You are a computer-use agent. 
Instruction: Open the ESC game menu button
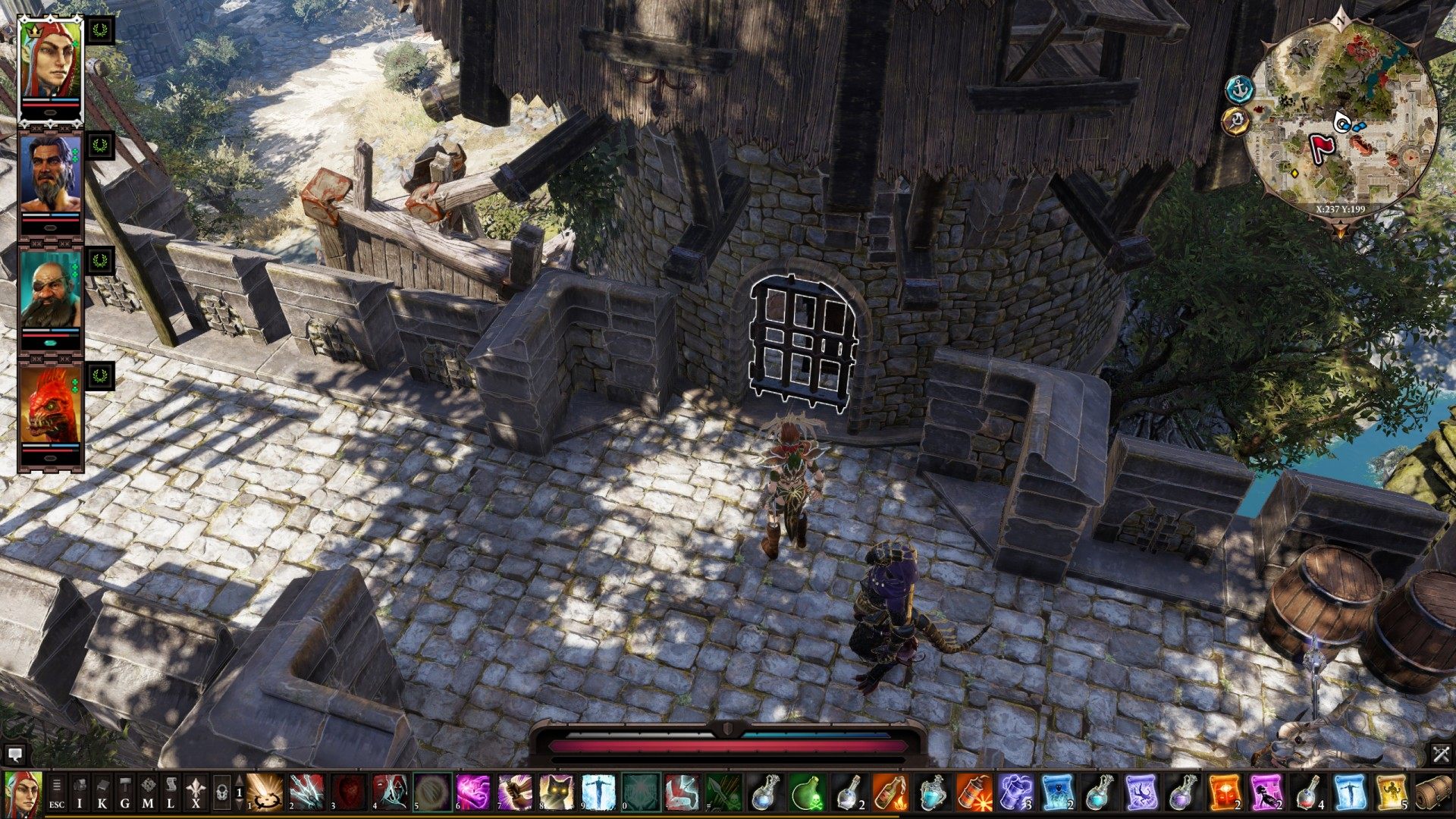(x=57, y=793)
